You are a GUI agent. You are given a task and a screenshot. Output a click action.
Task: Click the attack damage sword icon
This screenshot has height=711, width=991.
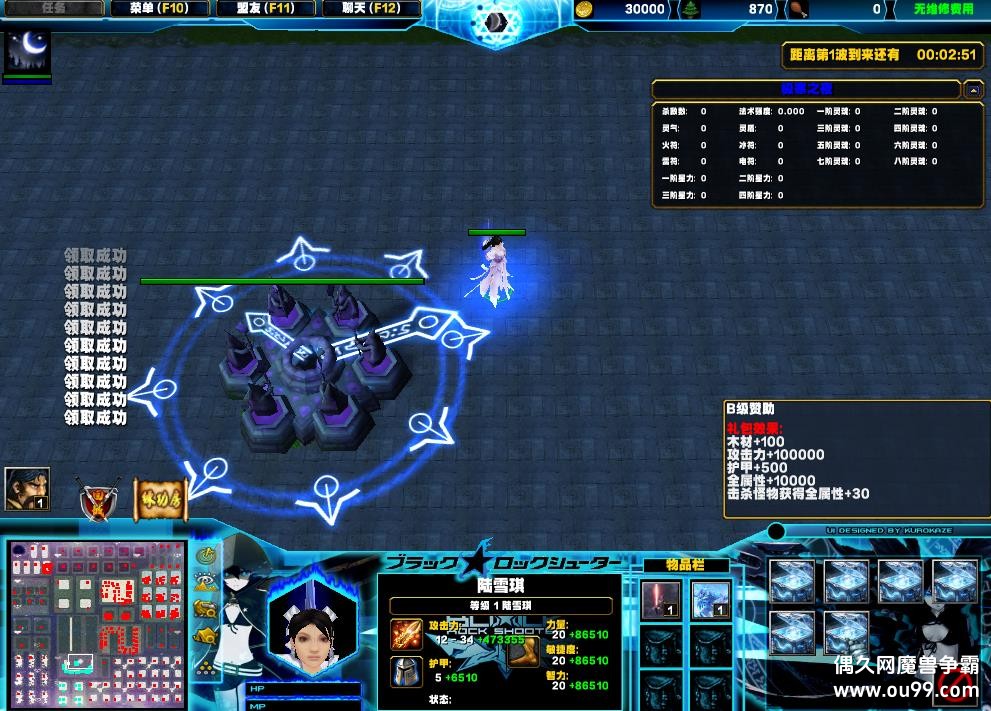(x=406, y=634)
